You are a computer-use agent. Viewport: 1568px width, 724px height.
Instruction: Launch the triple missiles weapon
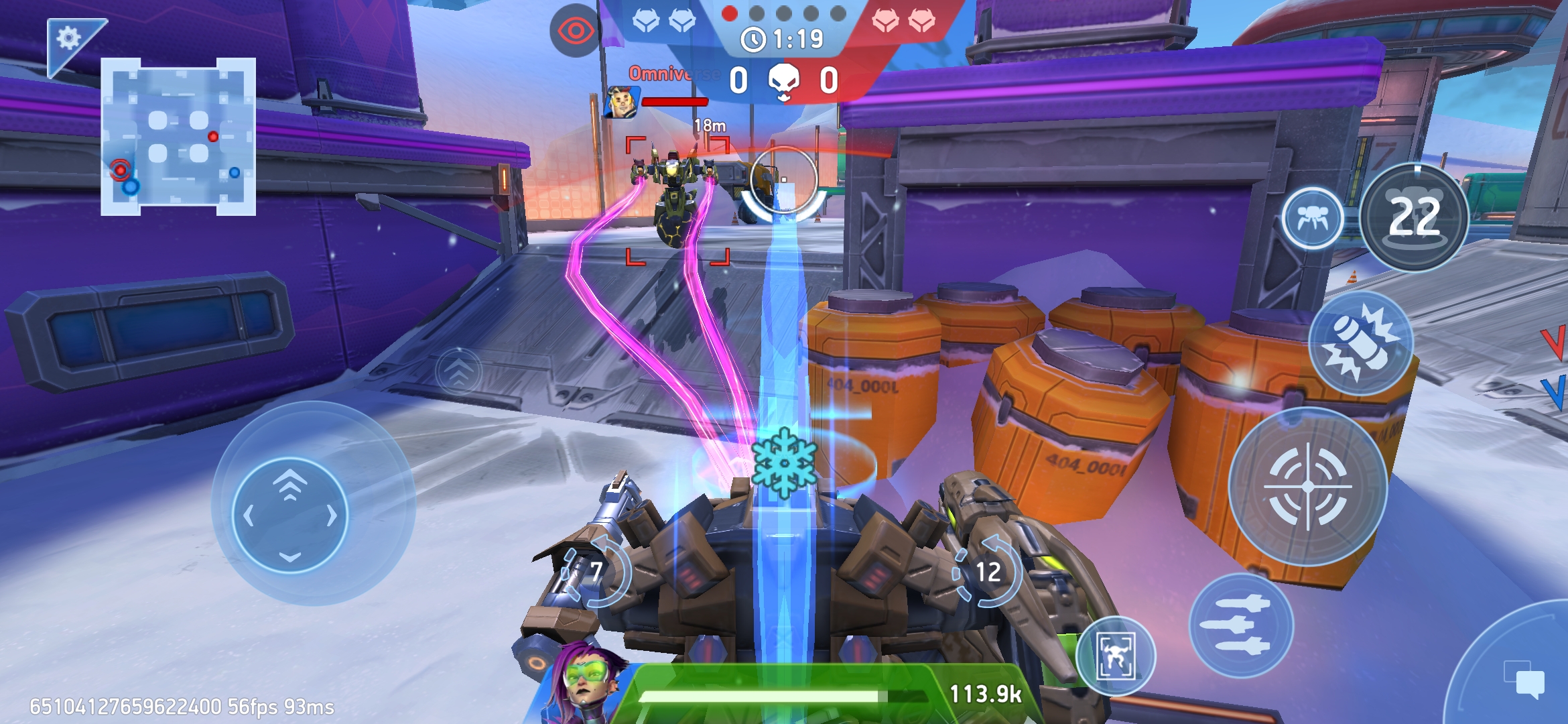click(x=1240, y=625)
